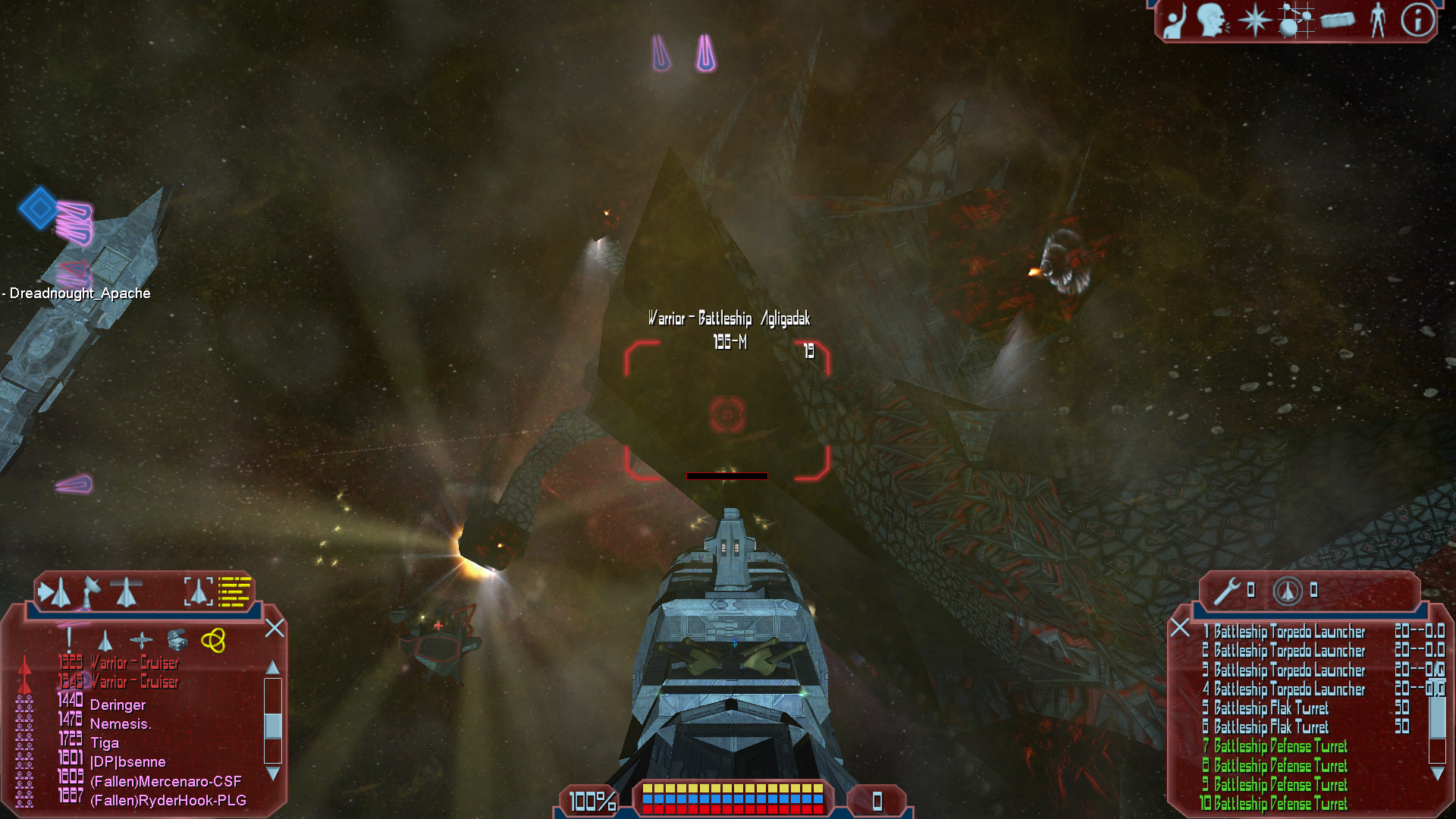The height and width of the screenshot is (819, 1456).
Task: Close the weapons list panel
Action: [x=1180, y=628]
